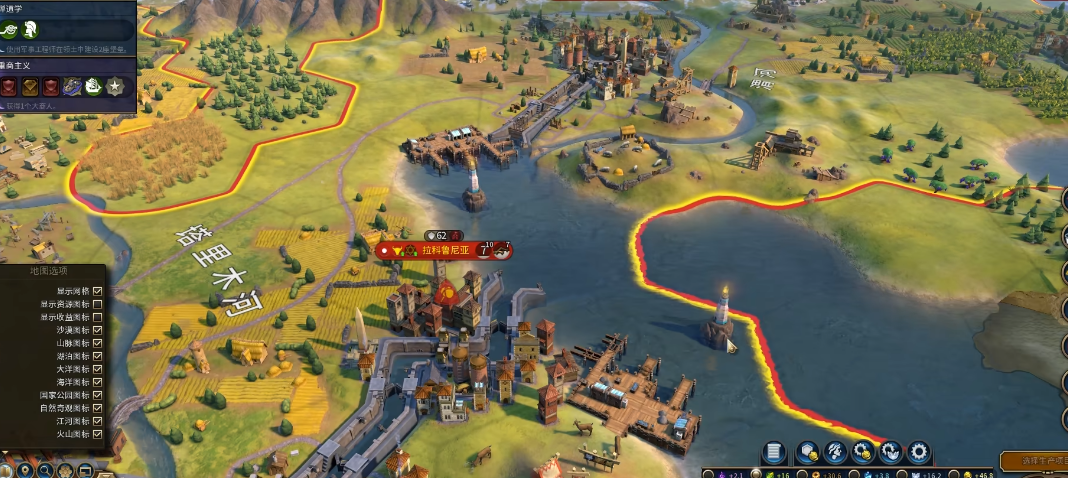Click the scroll list icon above yield bar
Screen dimensions: 1068x478
pyautogui.click(x=773, y=452)
